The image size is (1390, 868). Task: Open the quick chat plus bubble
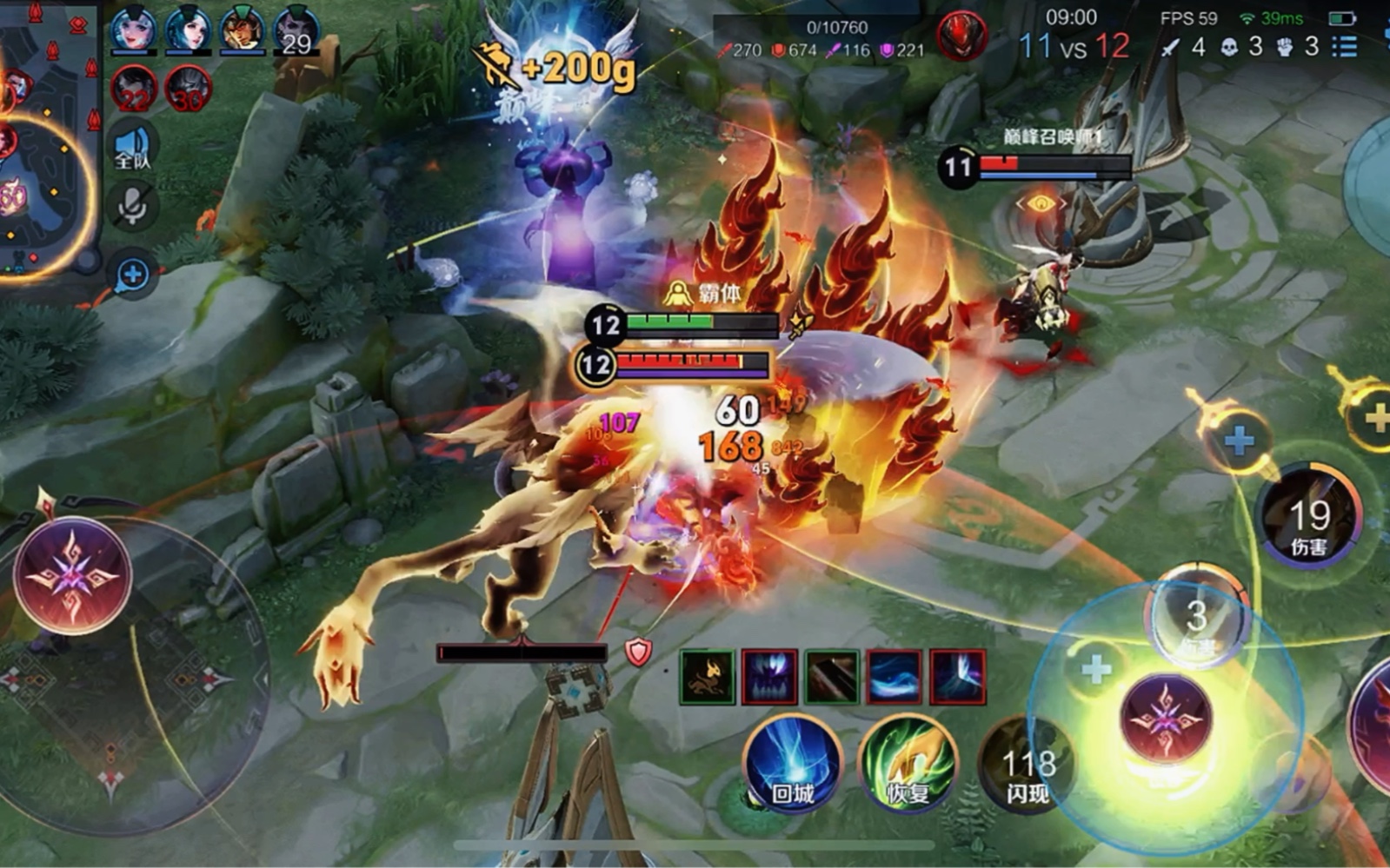[x=133, y=275]
